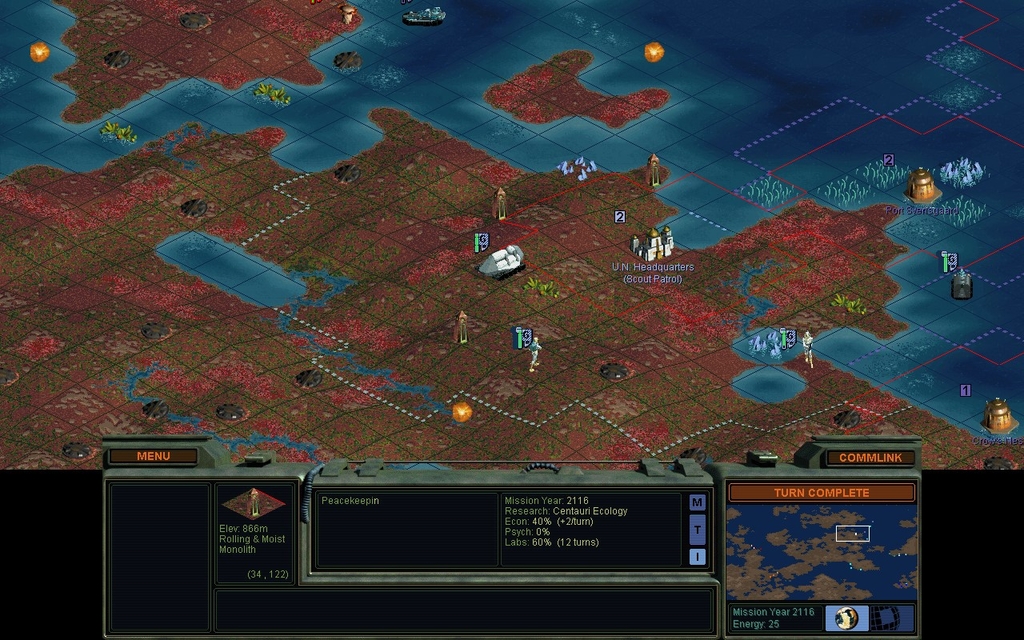Click the TURN COMPLETE button
The image size is (1024, 640).
(821, 492)
